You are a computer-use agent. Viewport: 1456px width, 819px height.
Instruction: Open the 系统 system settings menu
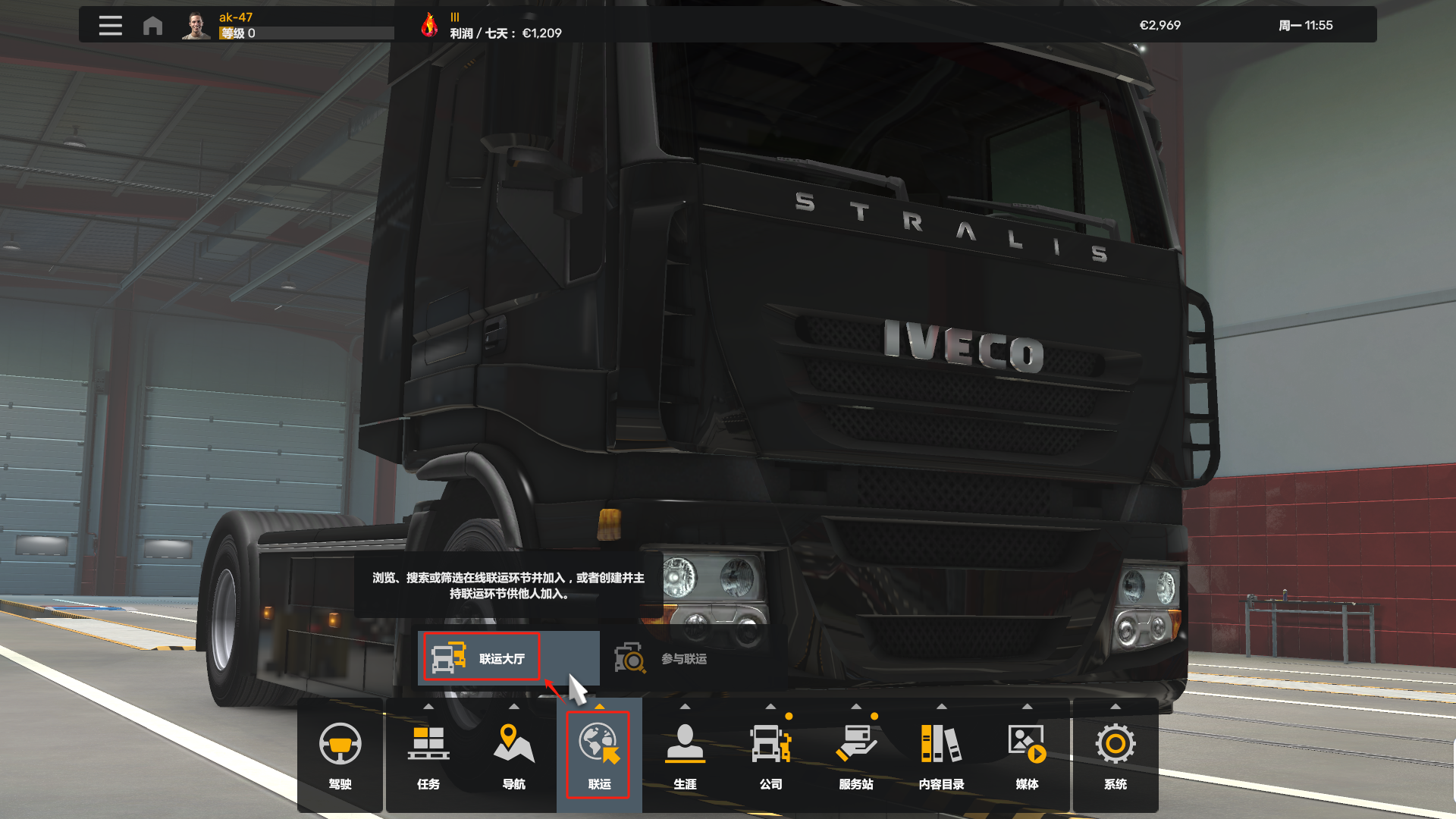pyautogui.click(x=1115, y=755)
